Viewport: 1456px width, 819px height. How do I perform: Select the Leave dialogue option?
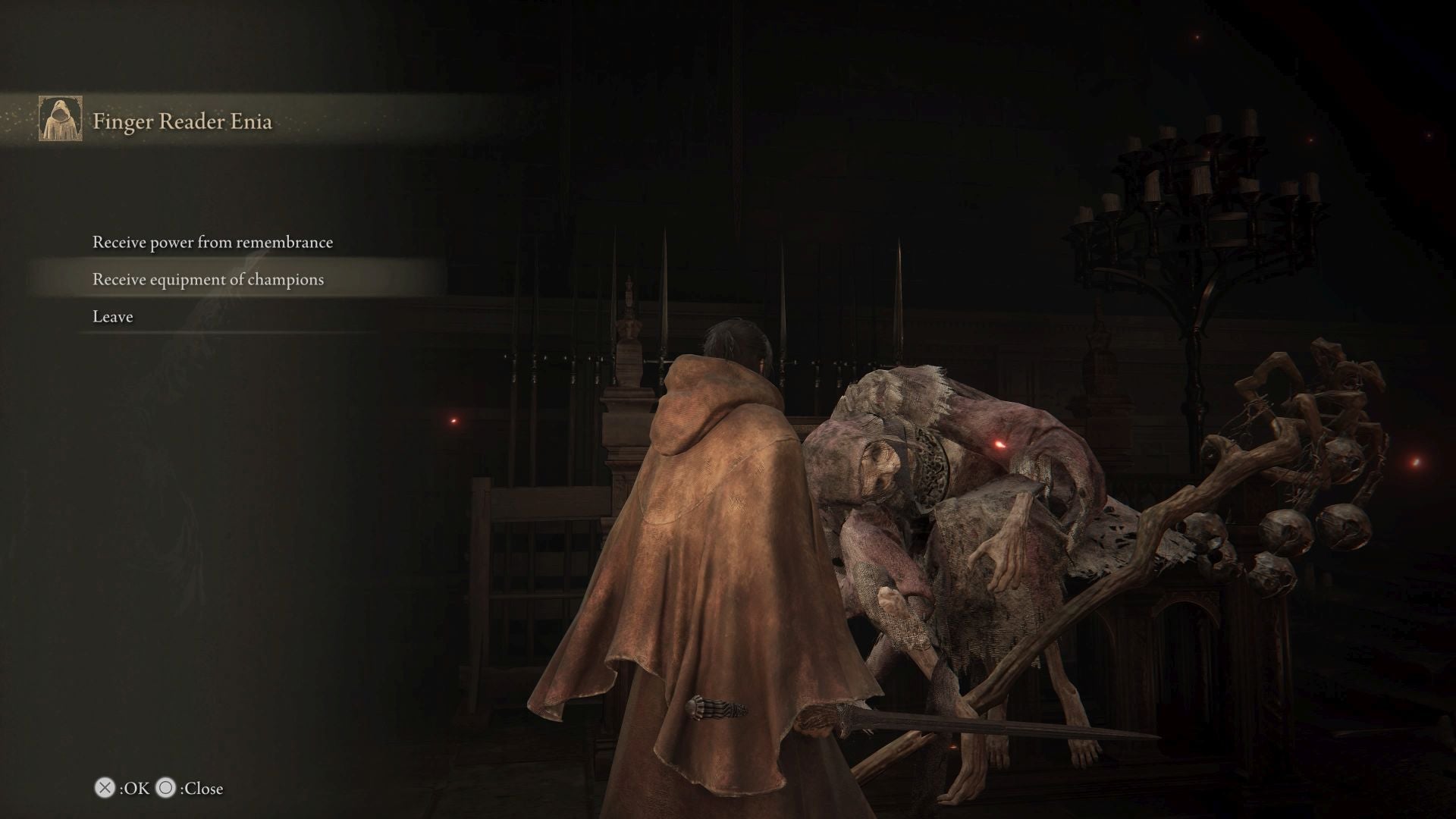[112, 316]
